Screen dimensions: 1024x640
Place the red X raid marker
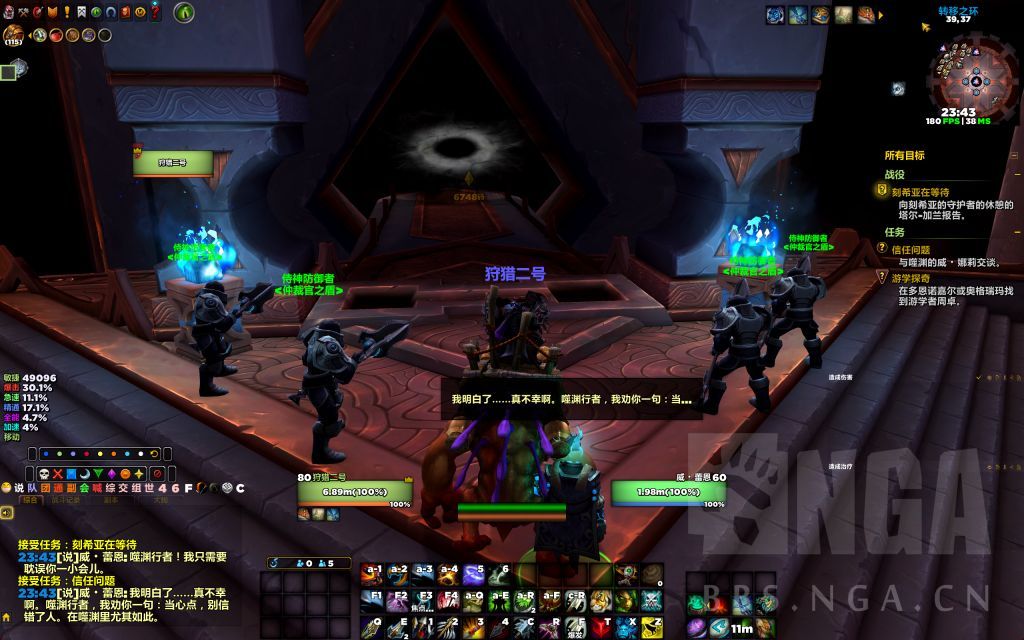coord(60,473)
